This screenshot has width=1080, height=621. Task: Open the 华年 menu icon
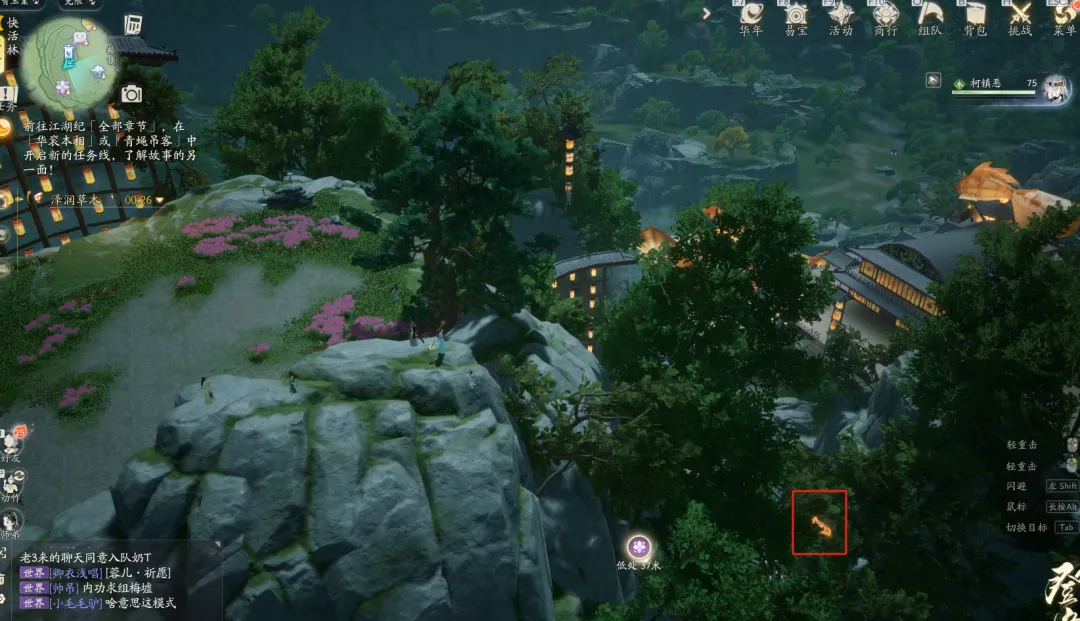pos(750,15)
